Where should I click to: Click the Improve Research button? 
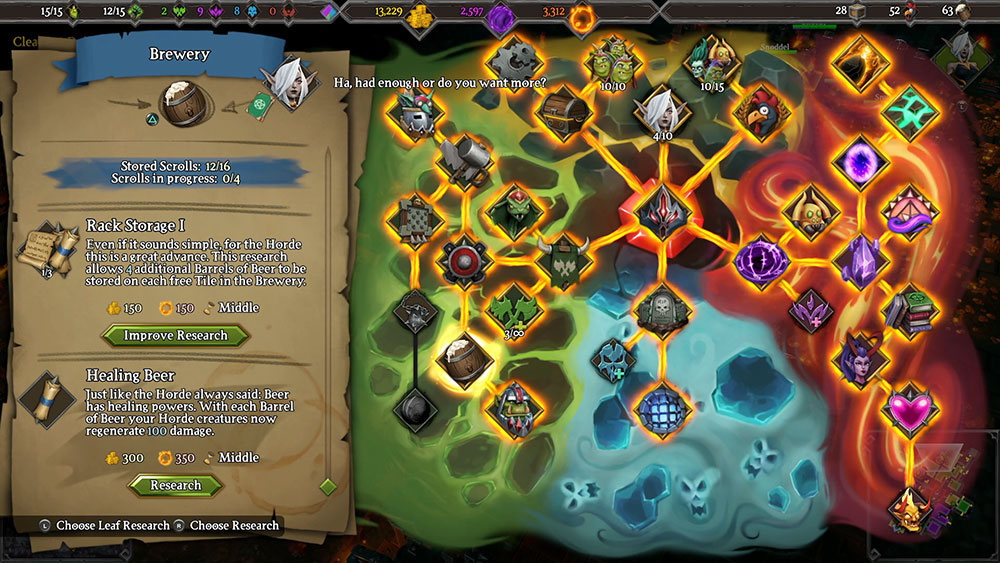(175, 335)
